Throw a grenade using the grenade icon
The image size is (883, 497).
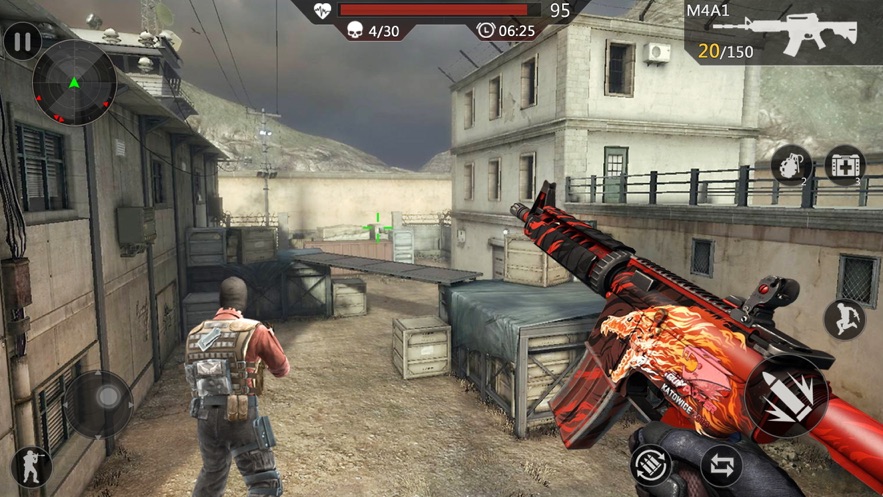pos(790,166)
